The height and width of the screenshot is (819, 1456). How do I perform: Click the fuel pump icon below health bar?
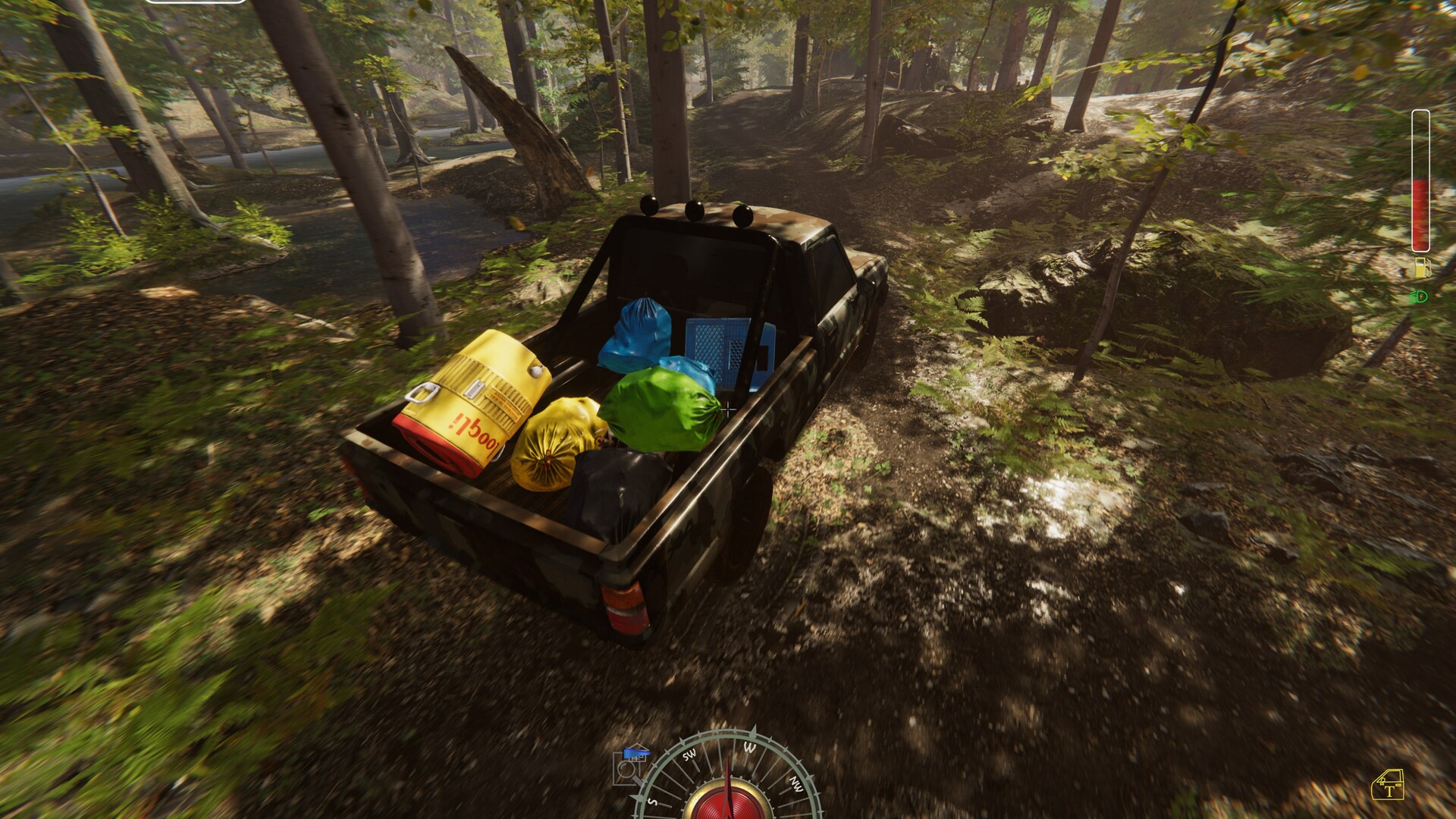tap(1423, 266)
